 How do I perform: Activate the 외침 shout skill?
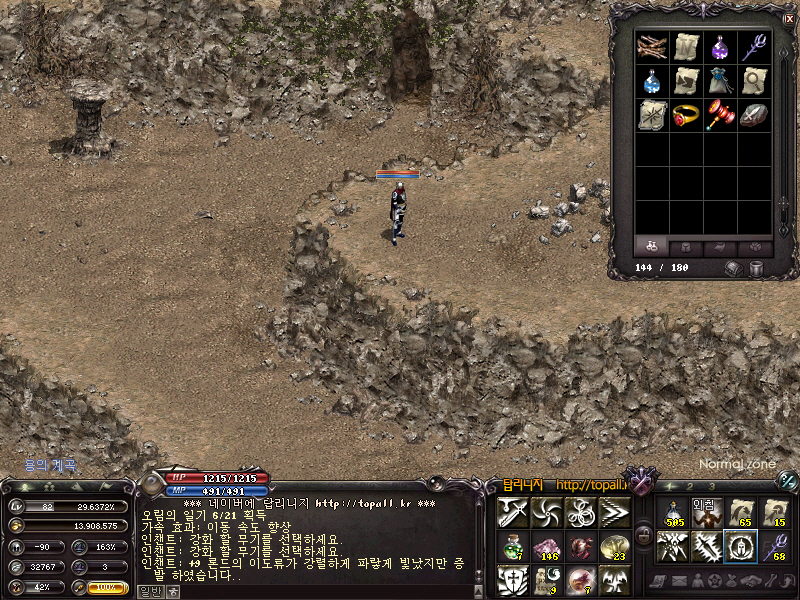[707, 512]
